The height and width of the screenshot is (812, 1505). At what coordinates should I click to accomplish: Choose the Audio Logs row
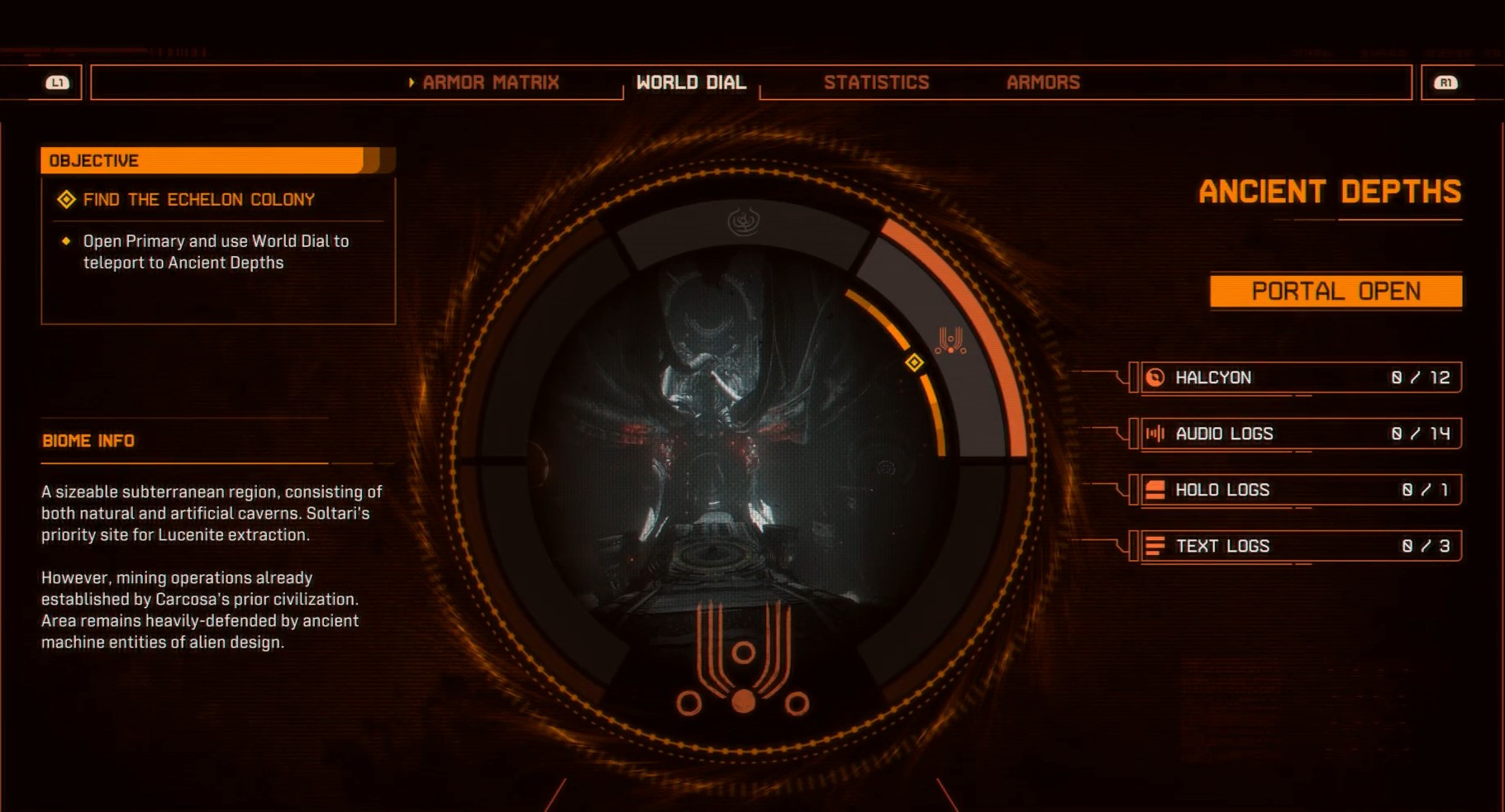[1300, 434]
